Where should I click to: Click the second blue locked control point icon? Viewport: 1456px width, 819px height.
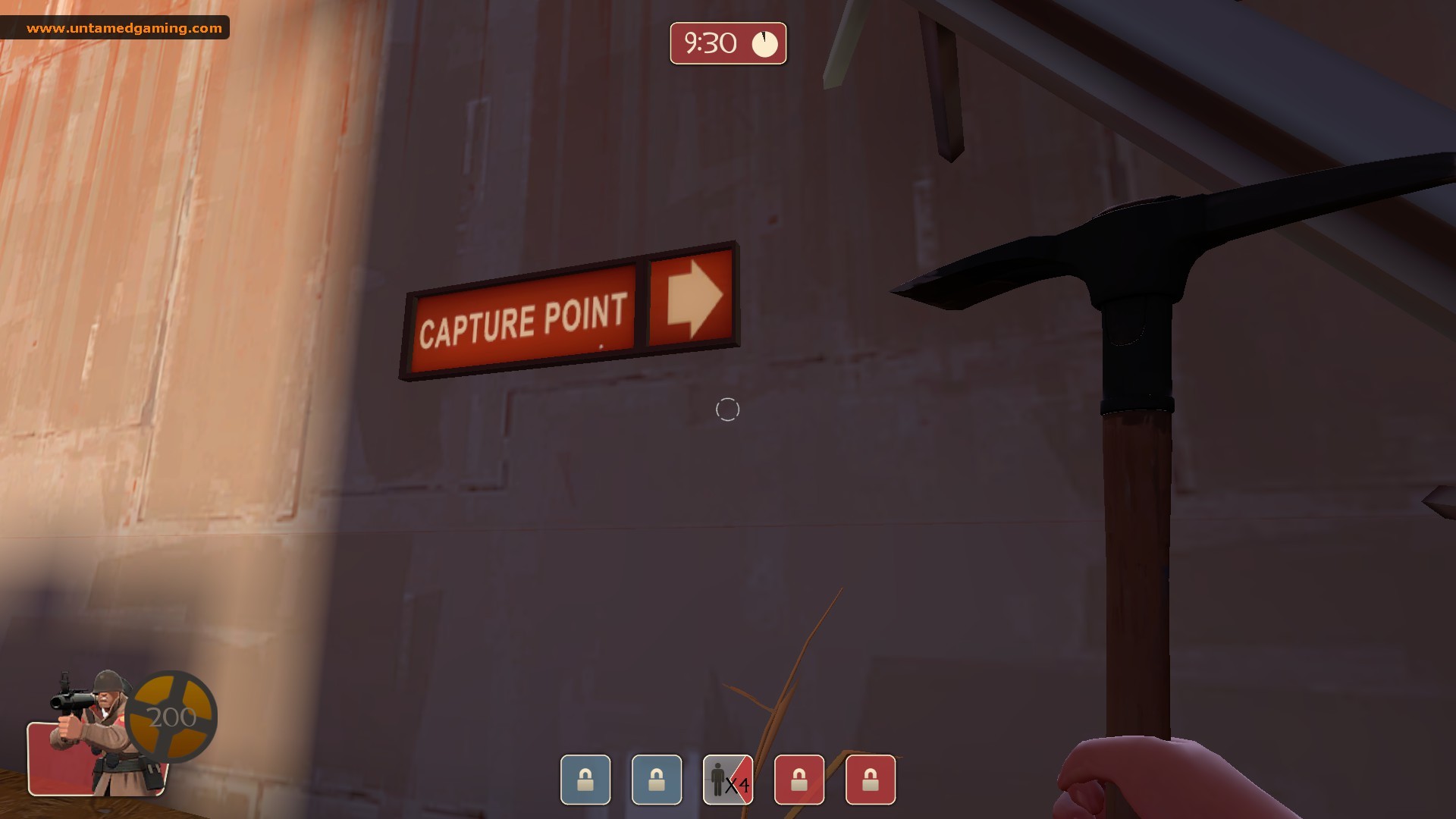click(657, 780)
